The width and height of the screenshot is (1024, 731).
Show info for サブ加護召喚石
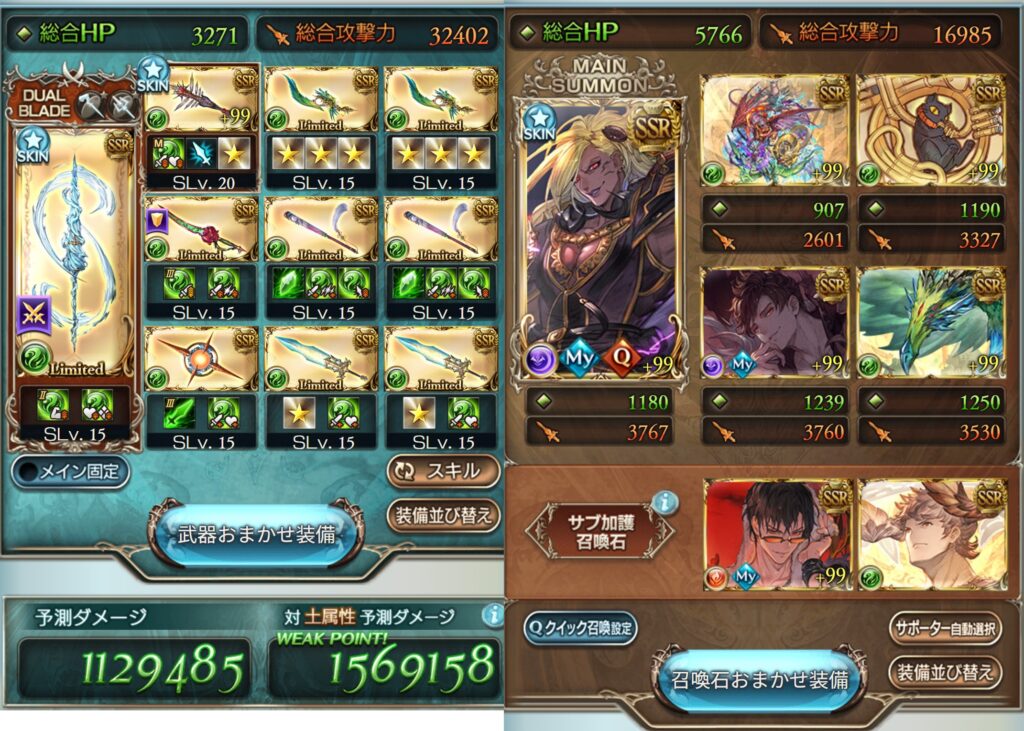pos(664,503)
